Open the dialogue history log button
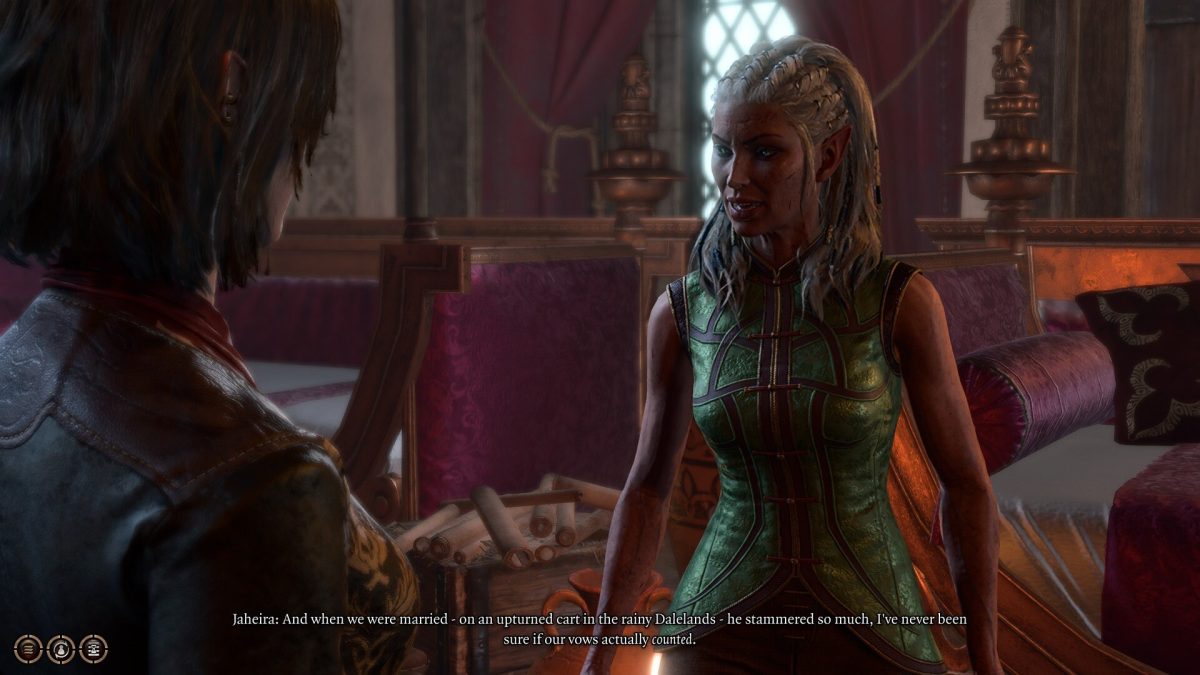1200x675 pixels. [29, 649]
